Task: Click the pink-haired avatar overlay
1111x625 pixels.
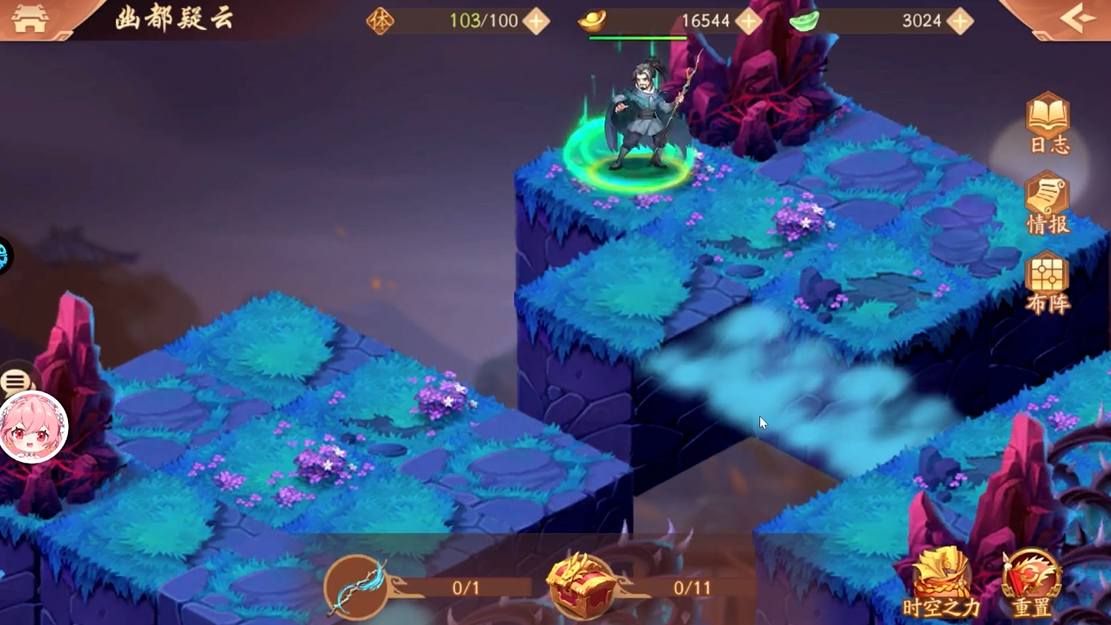Action: [x=32, y=427]
